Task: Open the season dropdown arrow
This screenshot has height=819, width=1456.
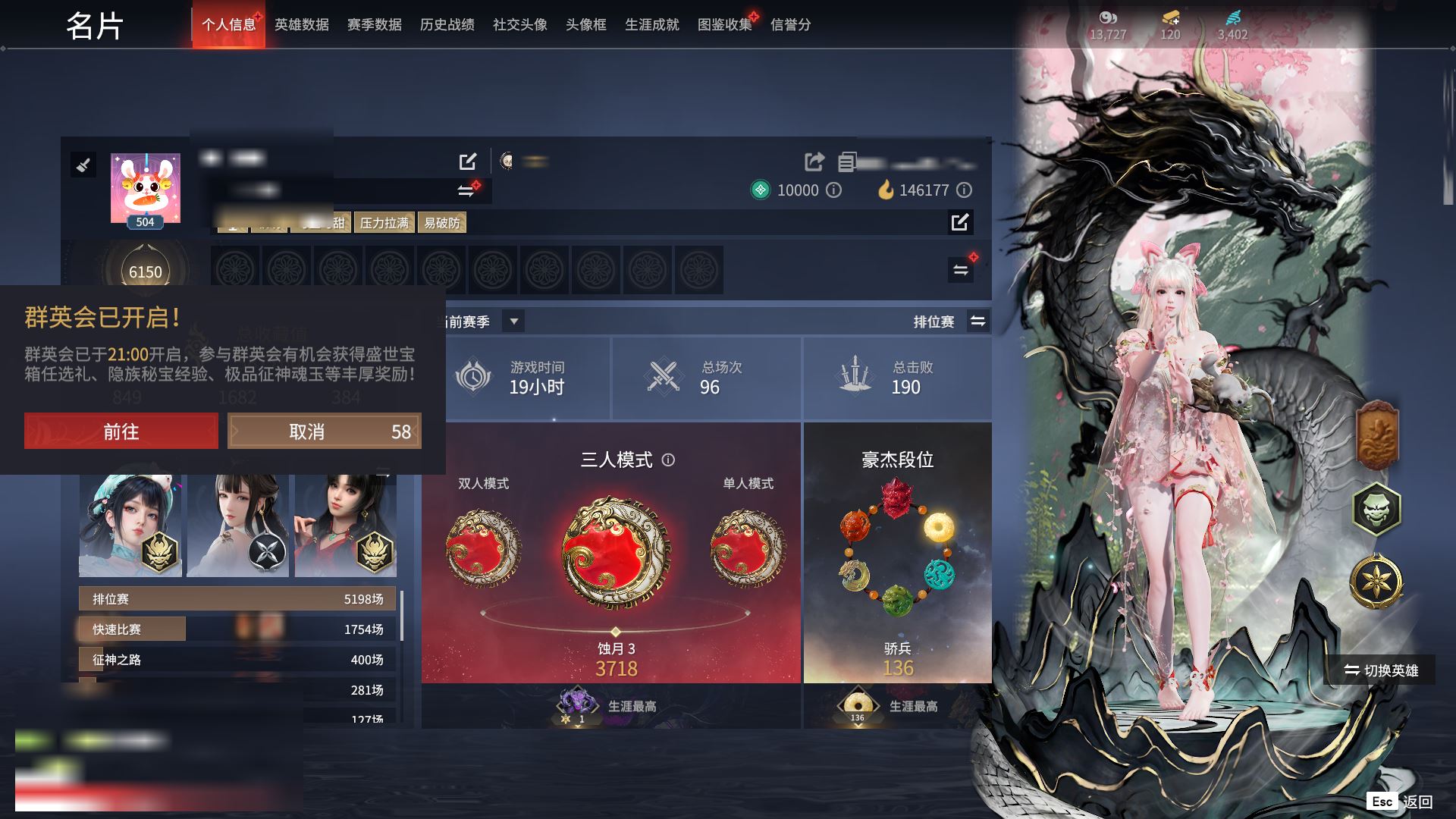Action: [x=514, y=322]
